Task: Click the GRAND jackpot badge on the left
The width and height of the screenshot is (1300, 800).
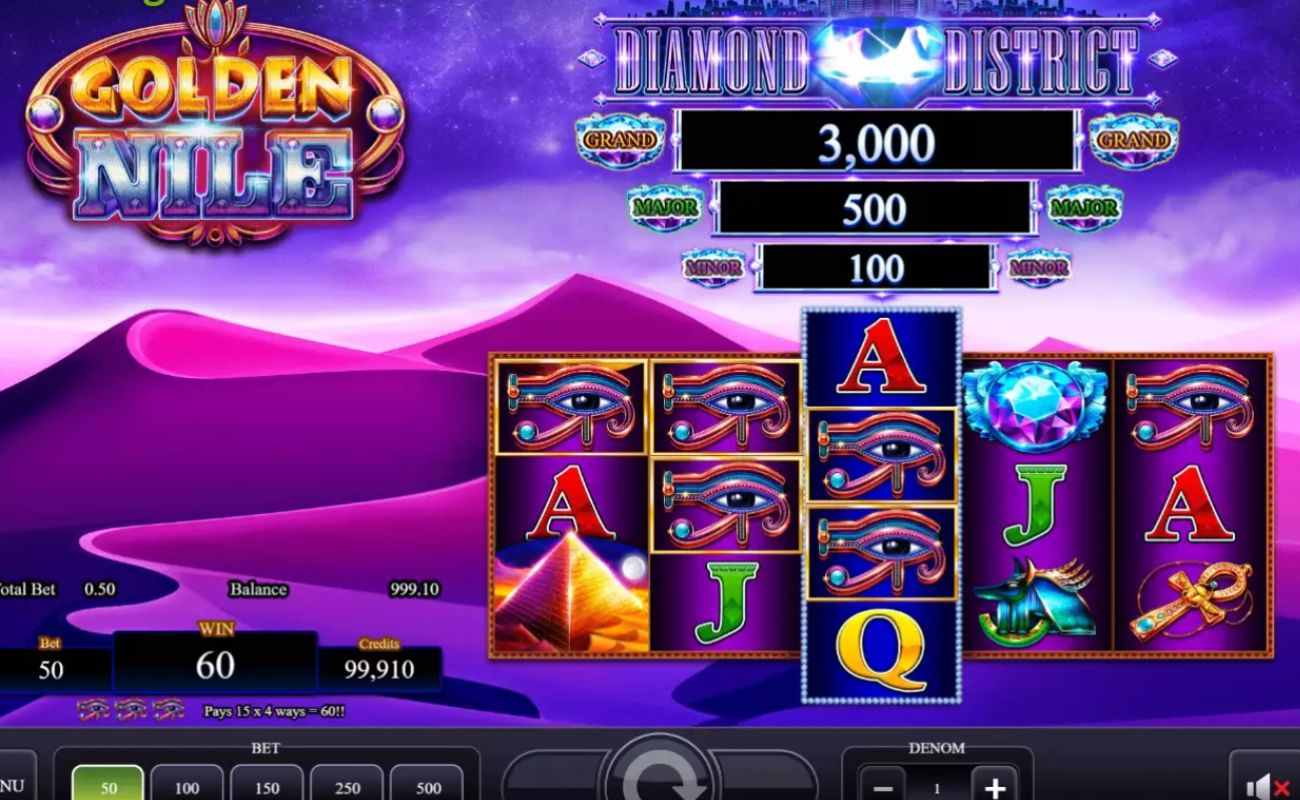Action: [x=622, y=140]
